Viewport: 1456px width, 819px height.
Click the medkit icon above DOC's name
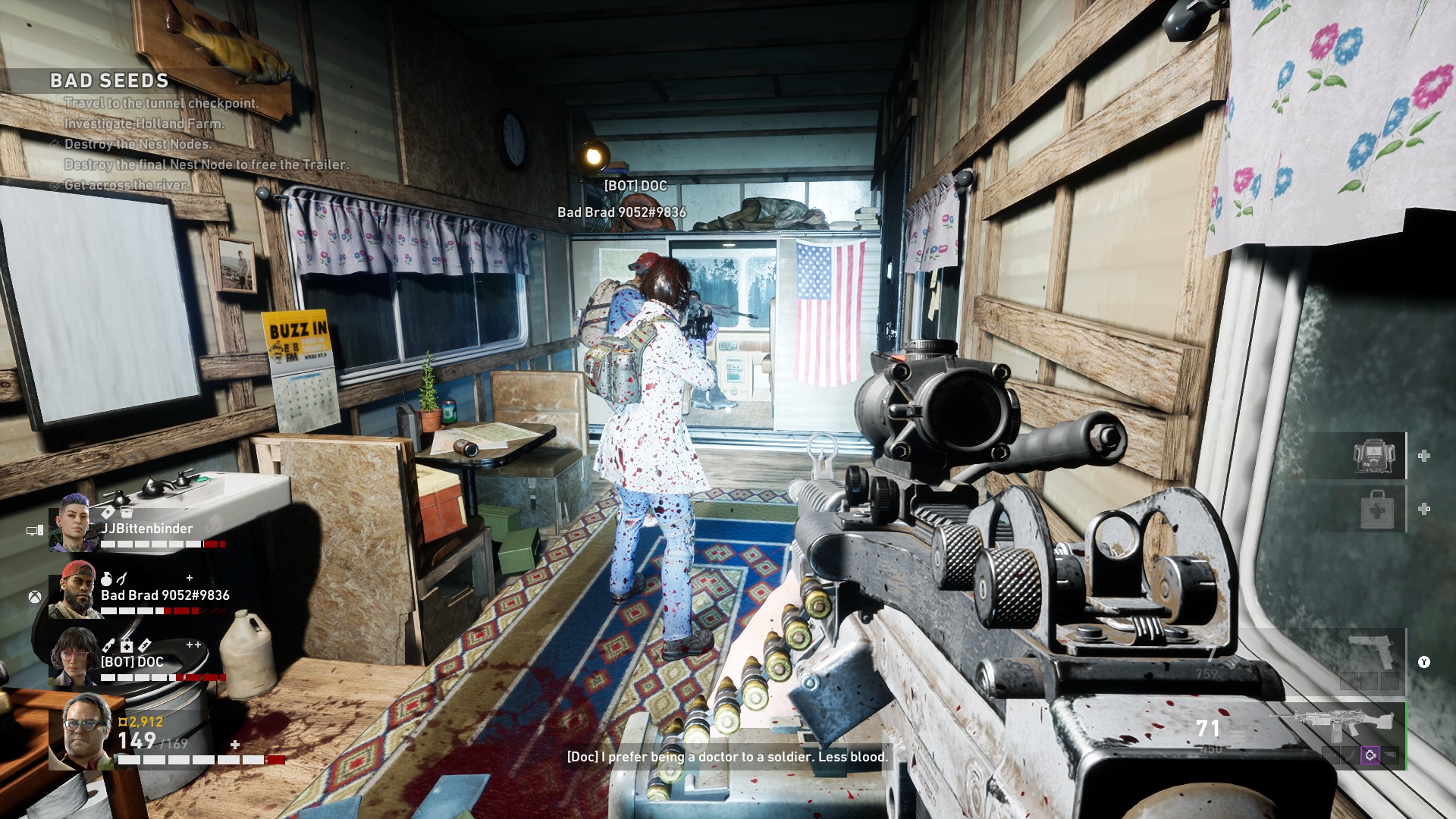[127, 645]
